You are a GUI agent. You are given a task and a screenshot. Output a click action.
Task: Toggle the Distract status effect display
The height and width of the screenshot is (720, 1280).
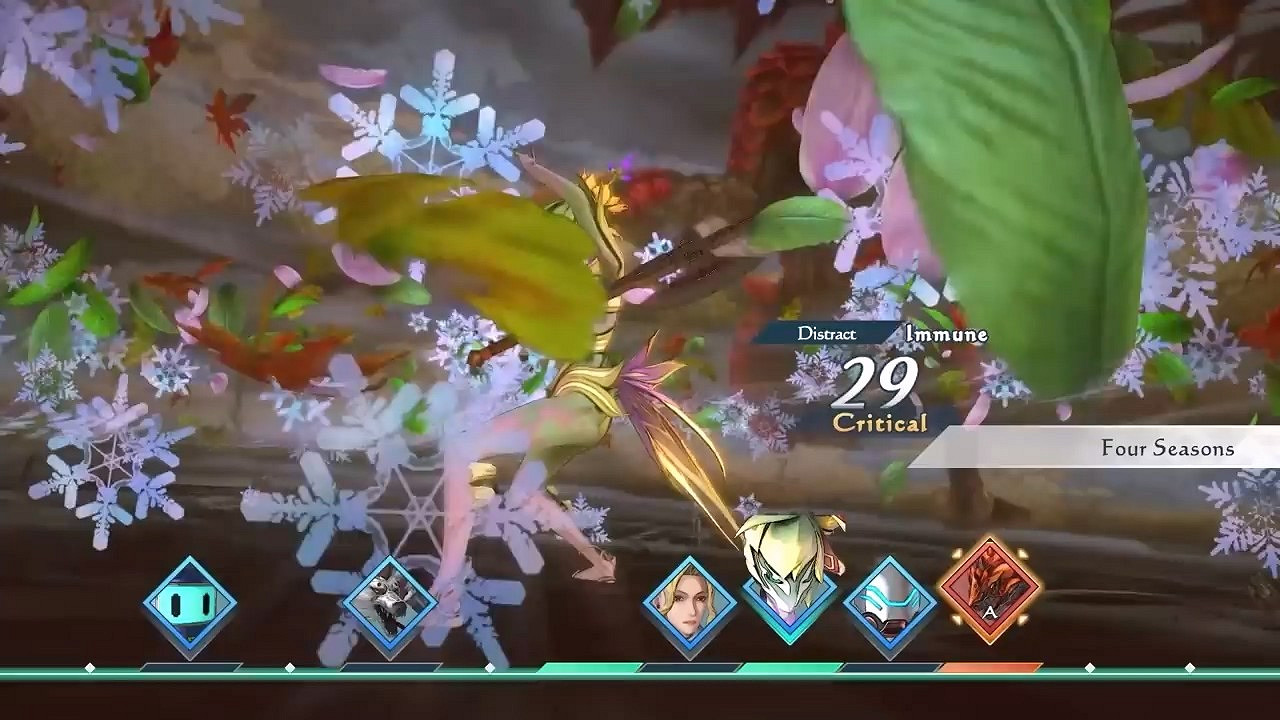tap(830, 333)
